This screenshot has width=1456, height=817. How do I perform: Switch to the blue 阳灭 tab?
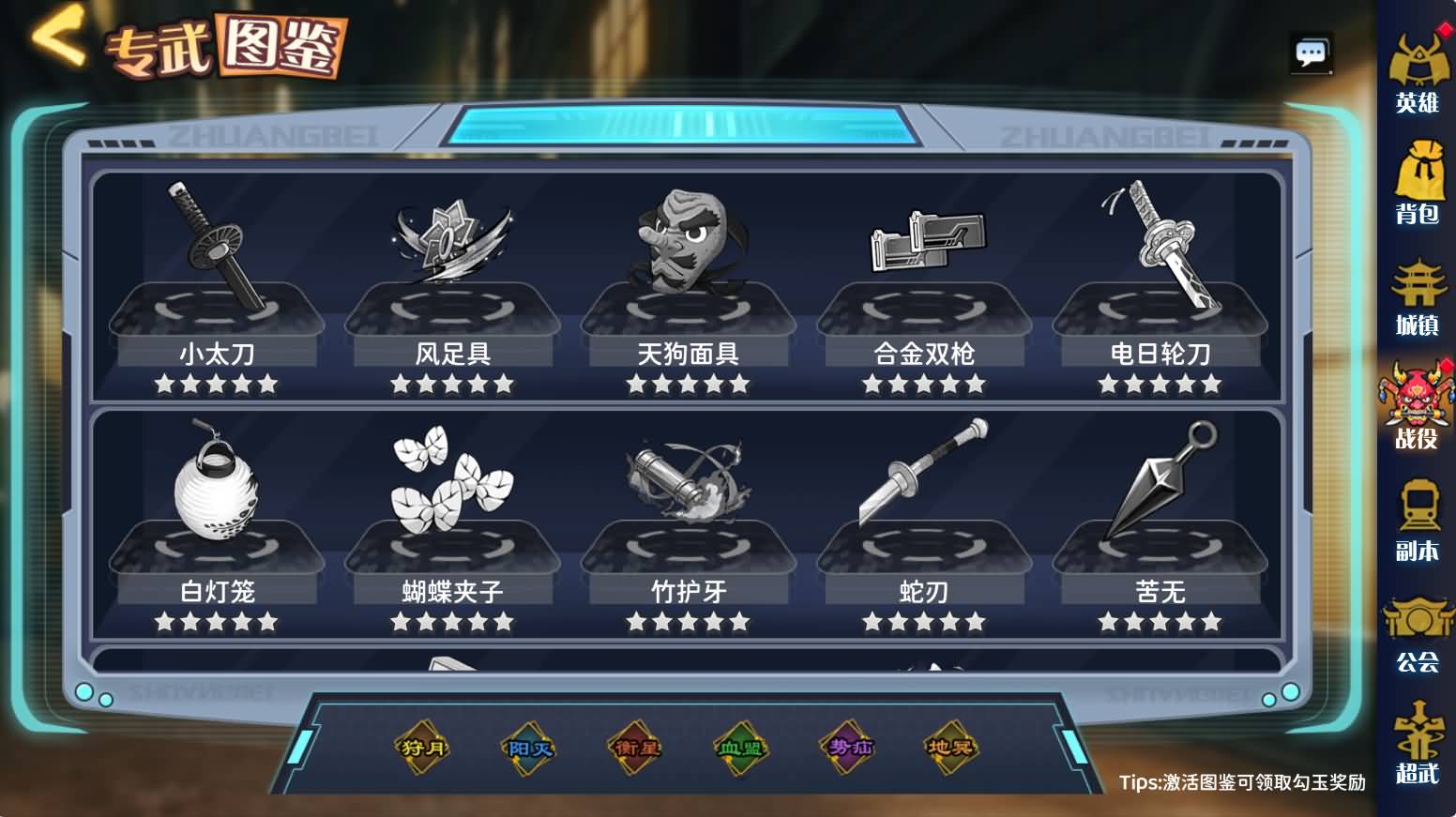pyautogui.click(x=529, y=748)
